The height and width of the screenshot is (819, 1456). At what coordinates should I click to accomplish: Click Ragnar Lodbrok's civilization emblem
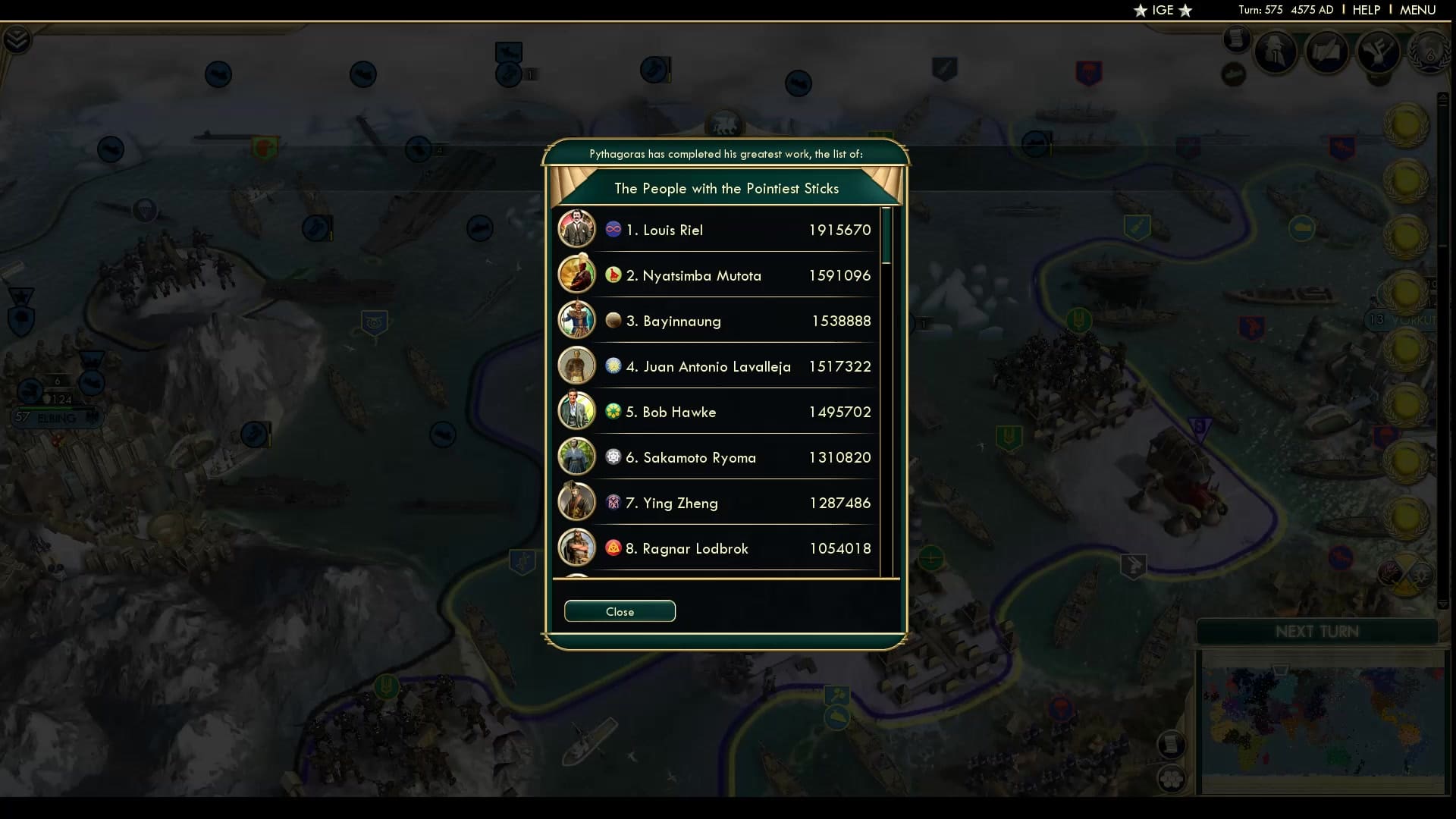[x=613, y=548]
